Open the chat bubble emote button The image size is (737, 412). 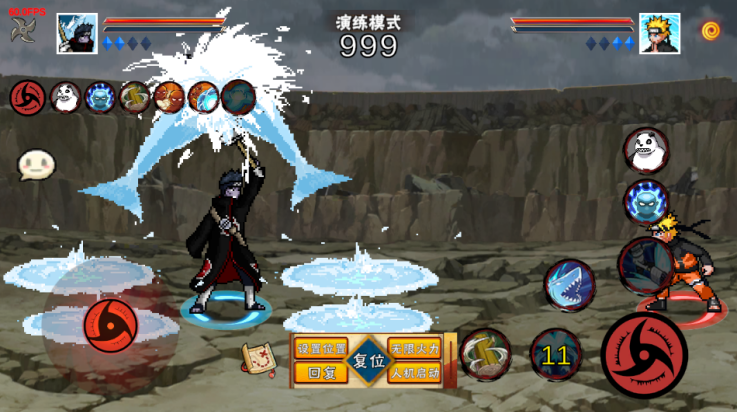(x=36, y=165)
